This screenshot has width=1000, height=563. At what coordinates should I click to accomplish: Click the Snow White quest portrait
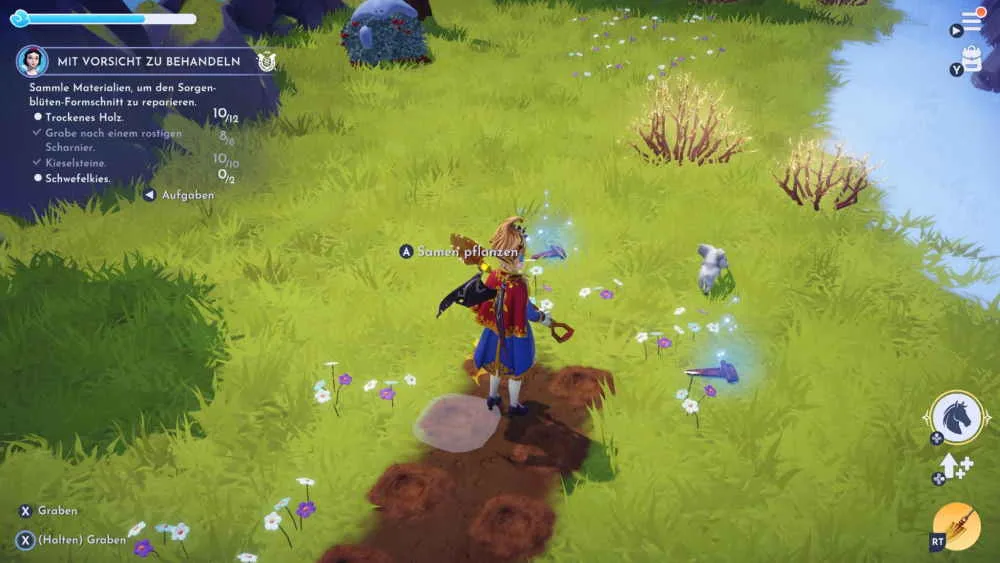point(32,61)
